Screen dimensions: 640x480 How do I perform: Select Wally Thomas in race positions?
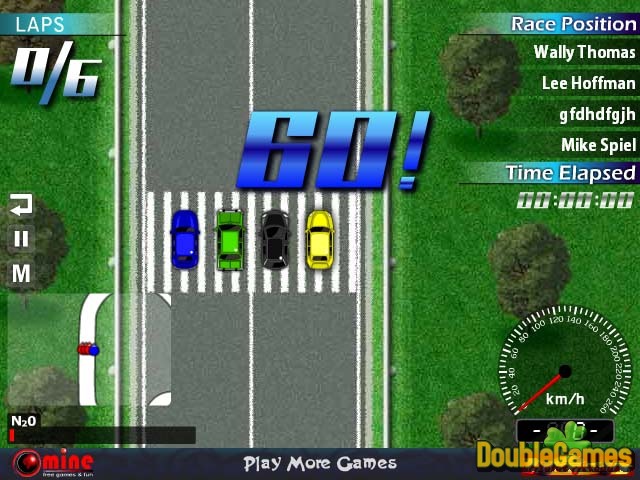(584, 52)
